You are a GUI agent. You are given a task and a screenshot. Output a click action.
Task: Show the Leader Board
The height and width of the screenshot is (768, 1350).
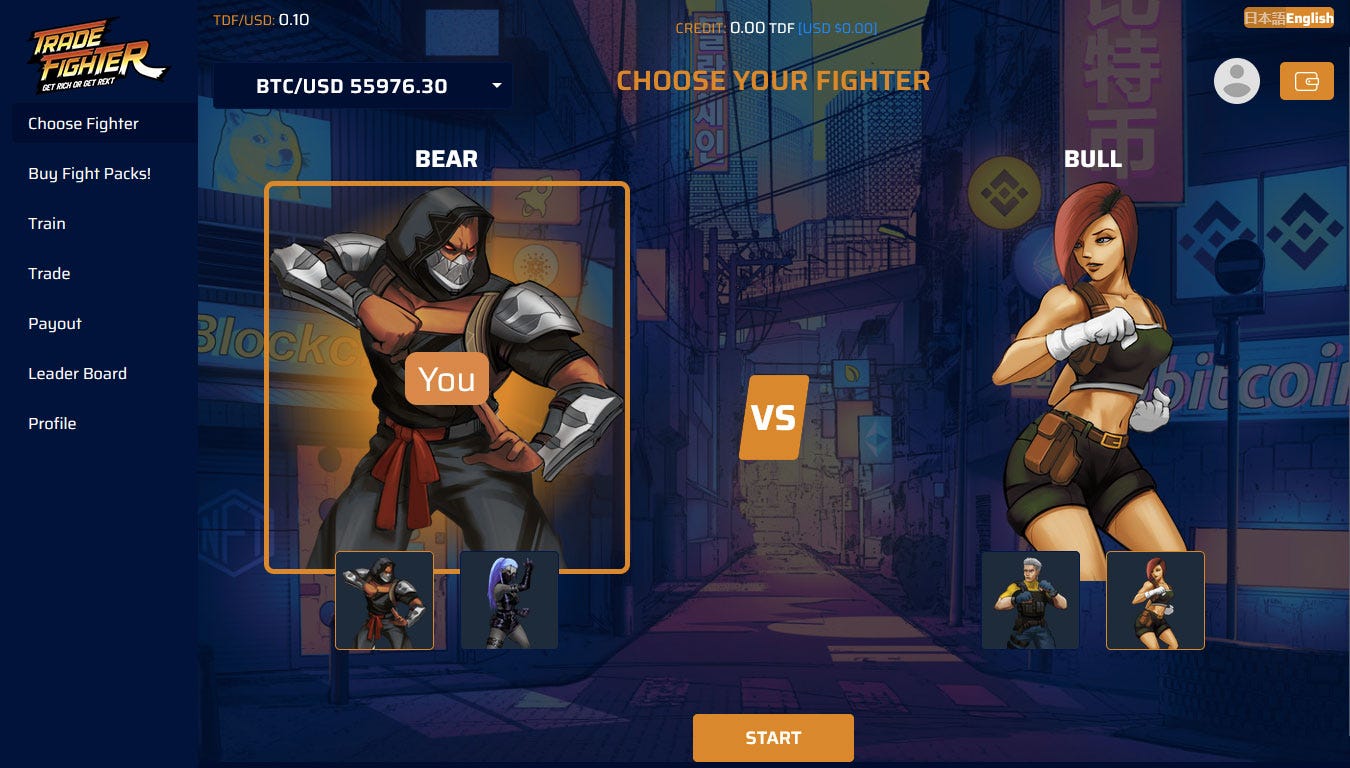78,374
